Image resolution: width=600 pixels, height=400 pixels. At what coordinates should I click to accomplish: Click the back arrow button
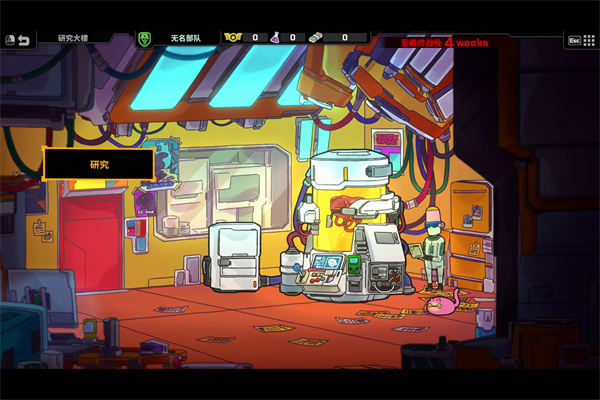coord(22,38)
